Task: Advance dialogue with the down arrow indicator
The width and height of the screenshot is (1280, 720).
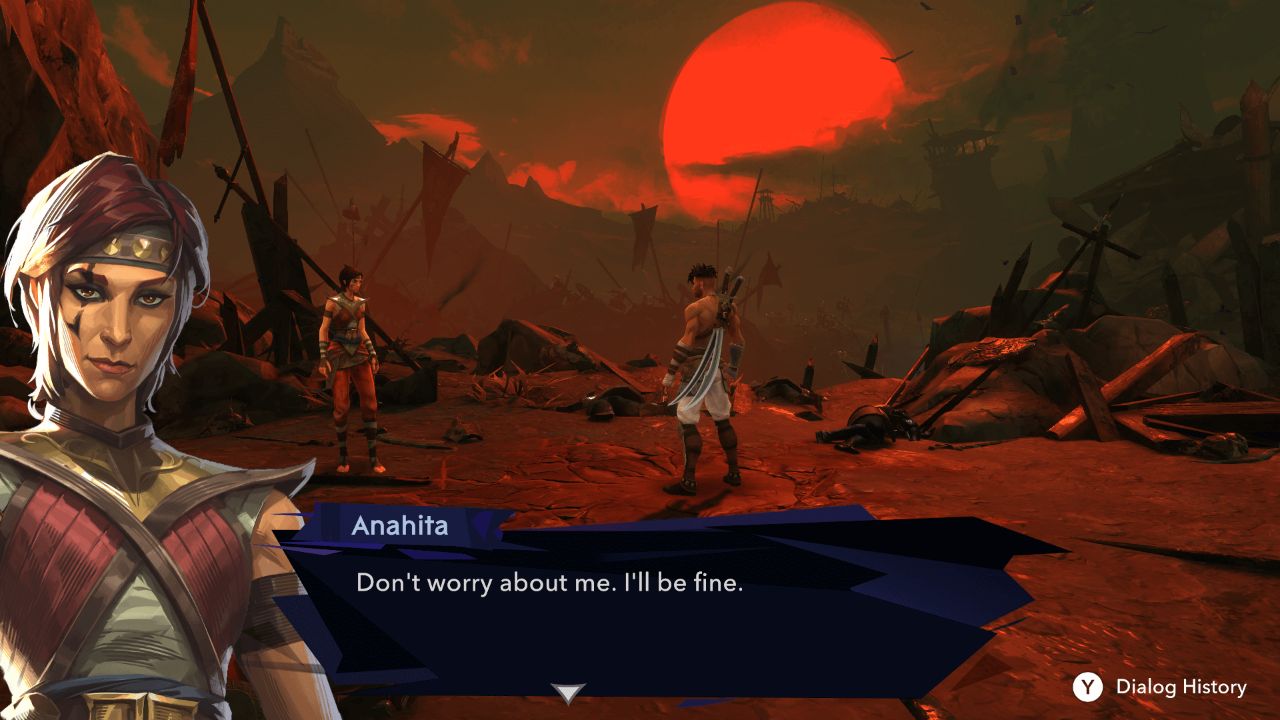Action: [569, 693]
